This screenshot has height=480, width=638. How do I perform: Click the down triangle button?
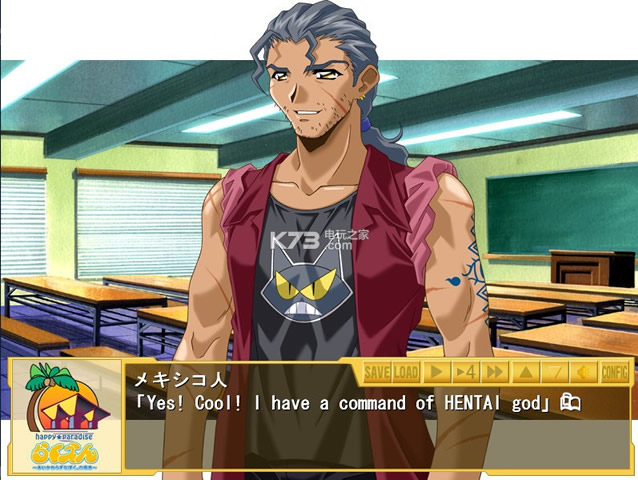coord(556,373)
